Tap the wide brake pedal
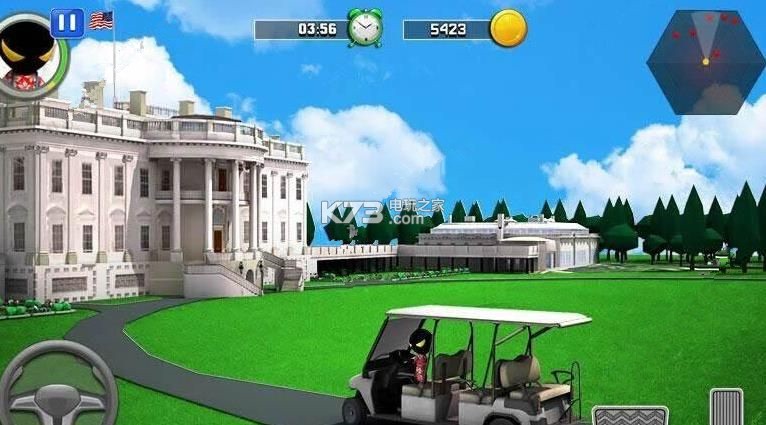Screen dimensions: 766x425 [630, 415]
